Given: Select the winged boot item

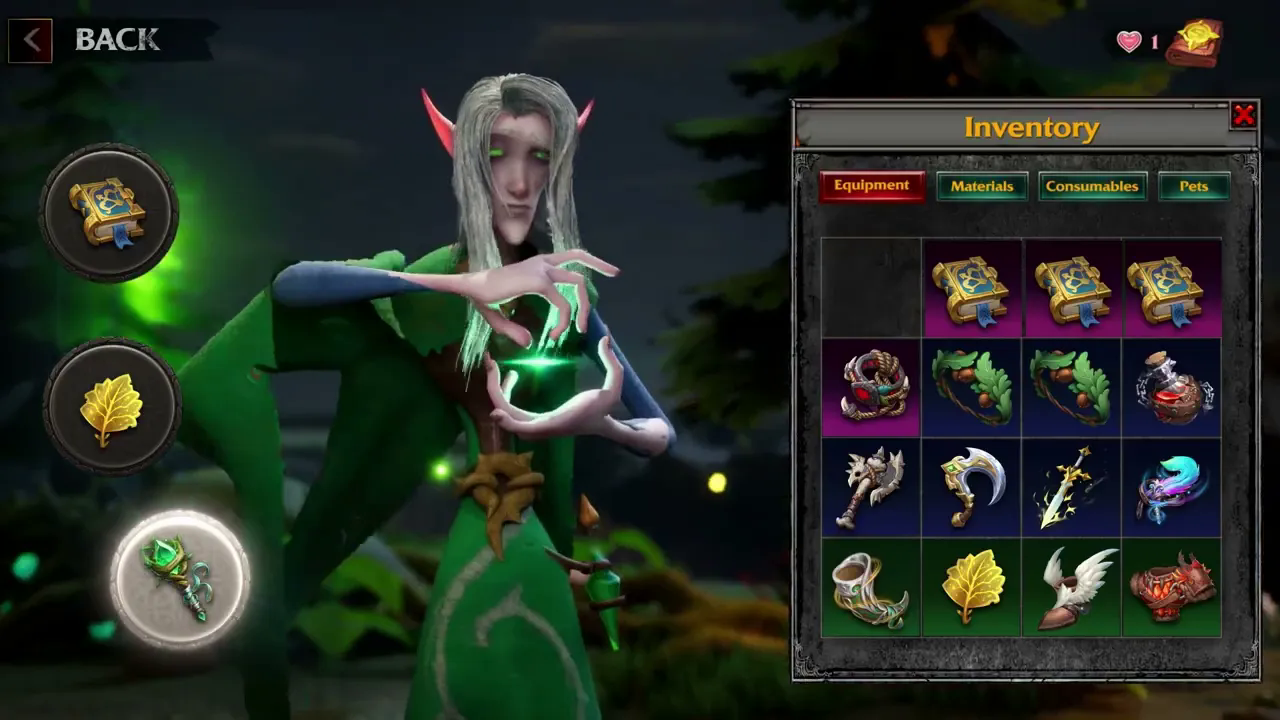Looking at the screenshot, I should (x=1072, y=588).
